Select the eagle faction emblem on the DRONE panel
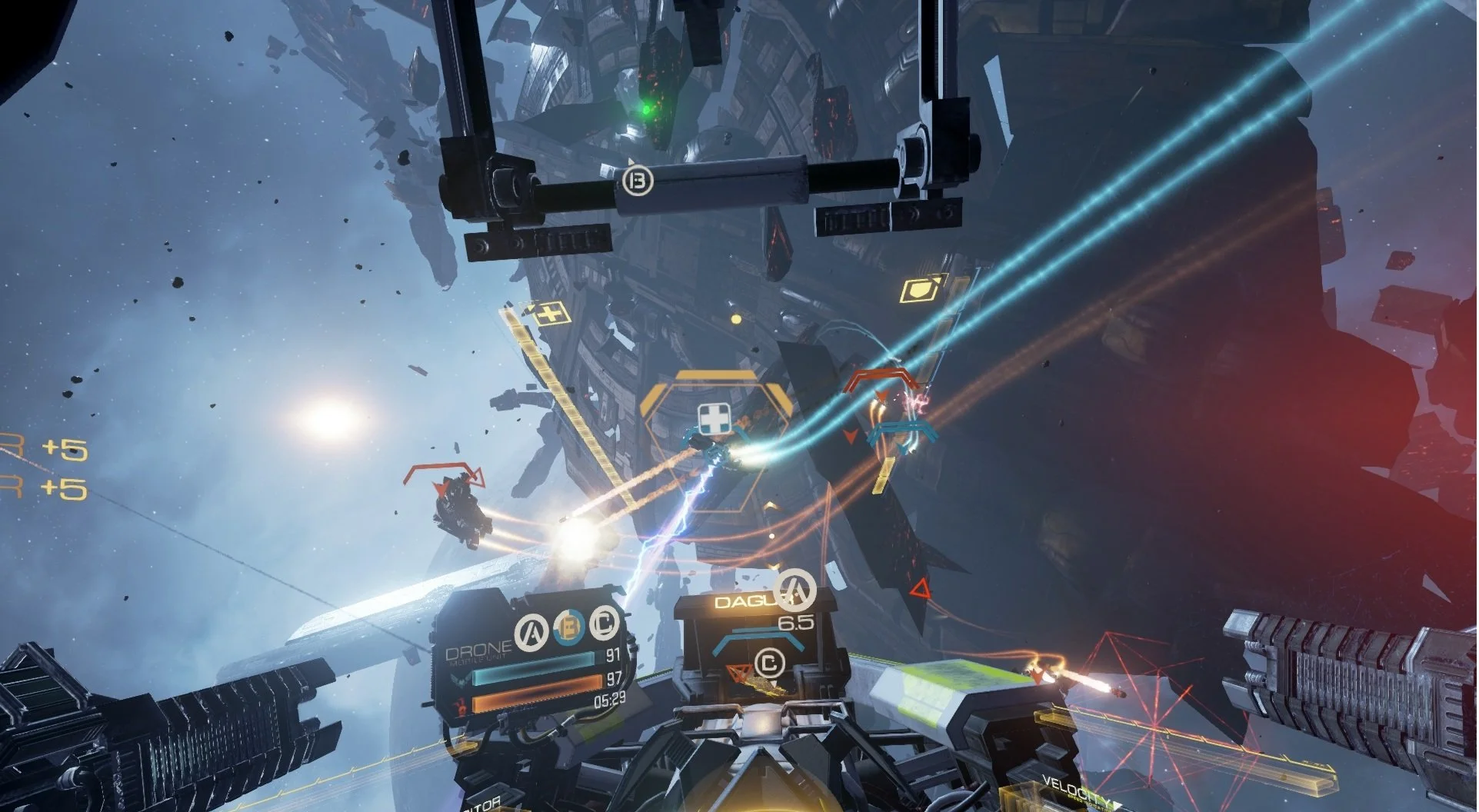This screenshot has width=1479, height=812. point(461,681)
